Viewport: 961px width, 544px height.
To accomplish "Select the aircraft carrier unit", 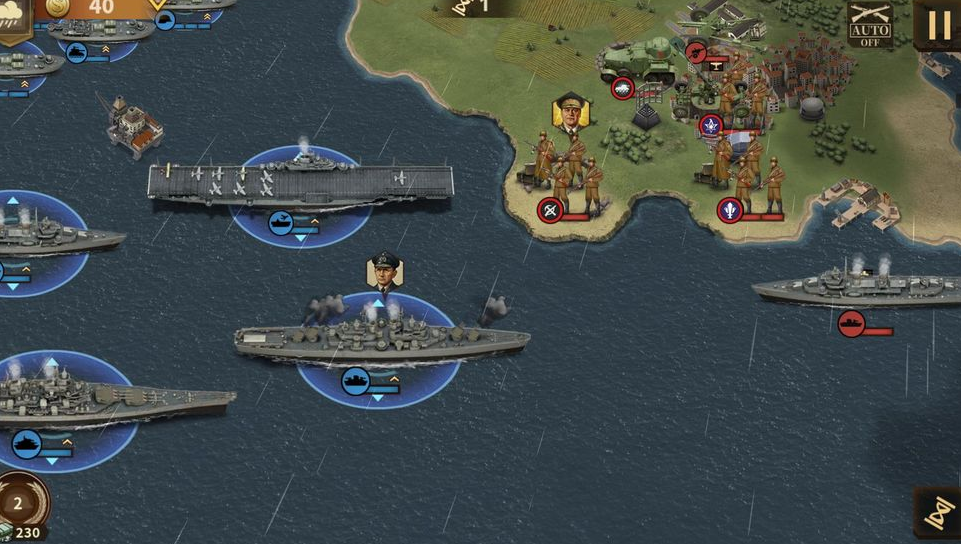I will tap(300, 183).
